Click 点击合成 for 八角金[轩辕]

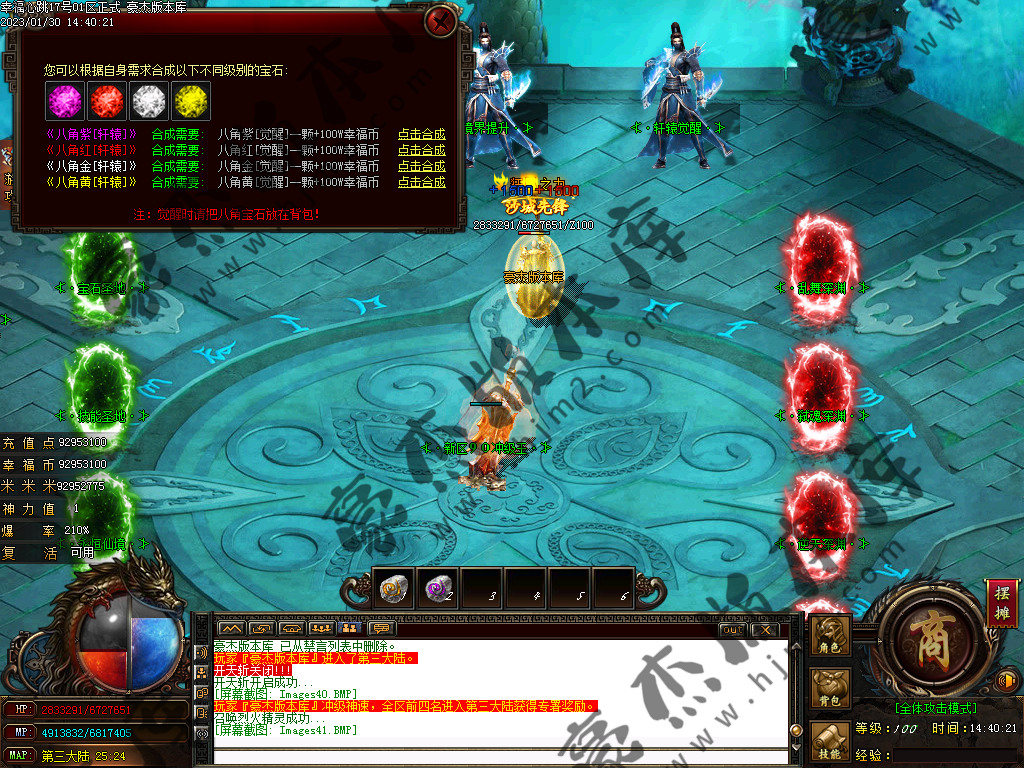pyautogui.click(x=421, y=166)
